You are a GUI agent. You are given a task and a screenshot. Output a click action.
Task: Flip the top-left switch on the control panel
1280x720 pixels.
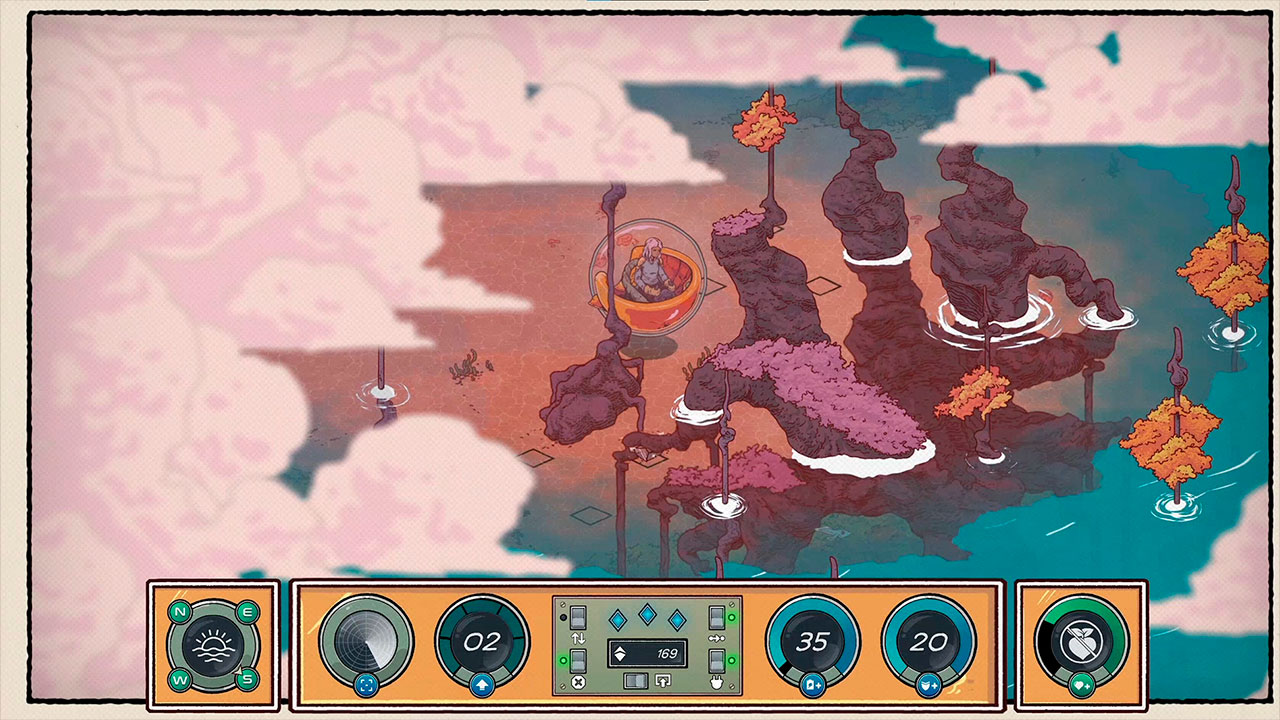(578, 617)
